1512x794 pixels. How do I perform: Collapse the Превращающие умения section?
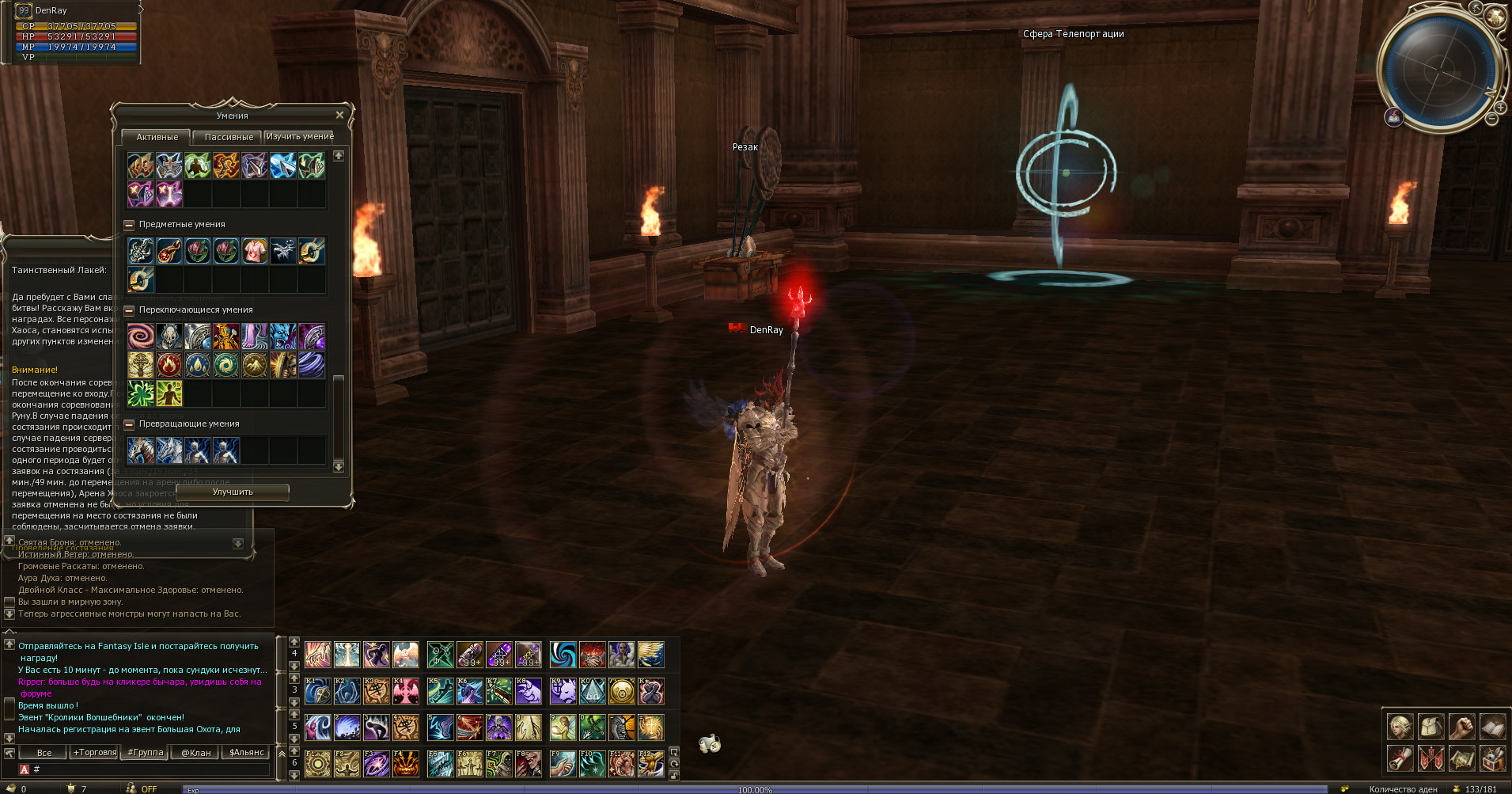click(129, 424)
